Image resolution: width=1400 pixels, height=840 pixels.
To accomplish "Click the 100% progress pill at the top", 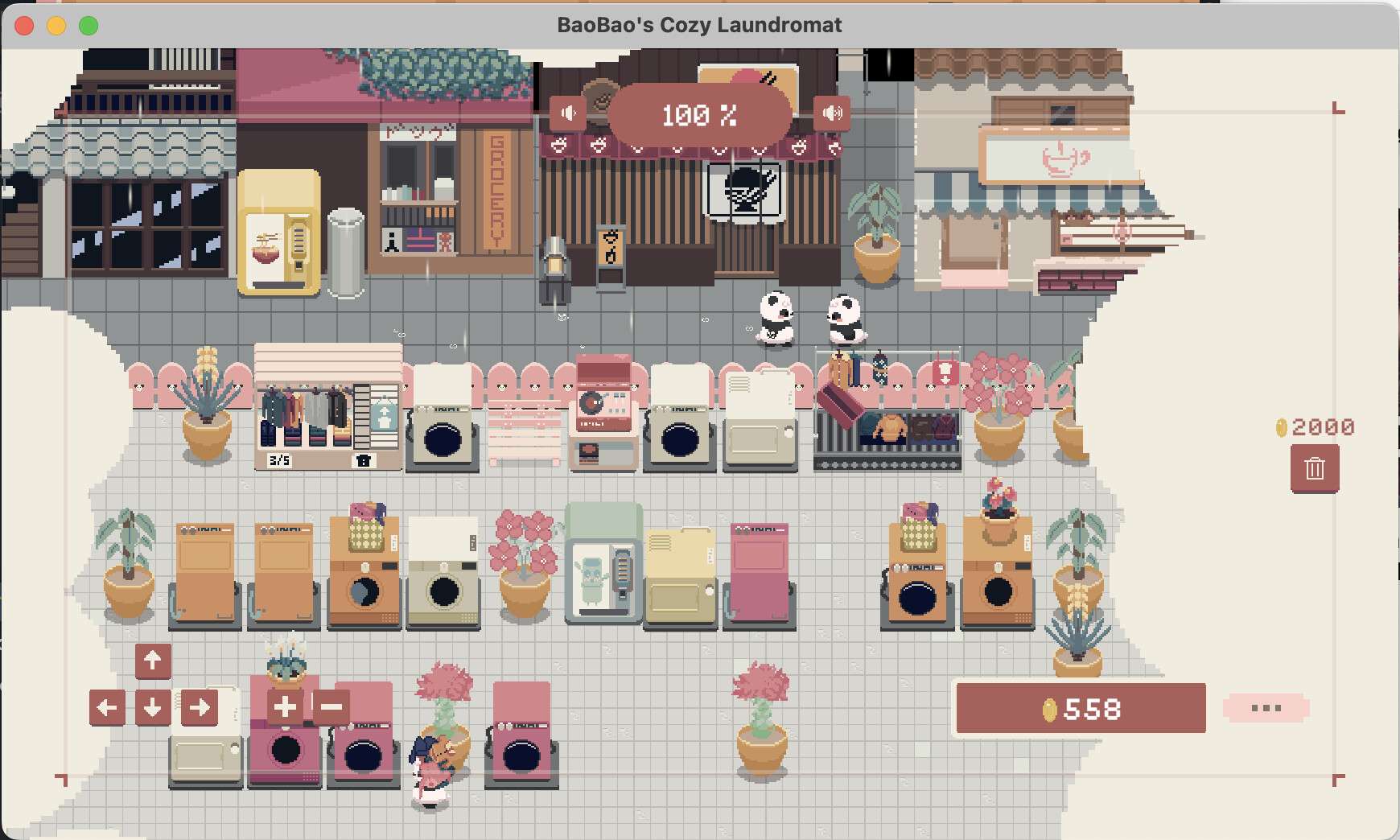I will tap(700, 114).
